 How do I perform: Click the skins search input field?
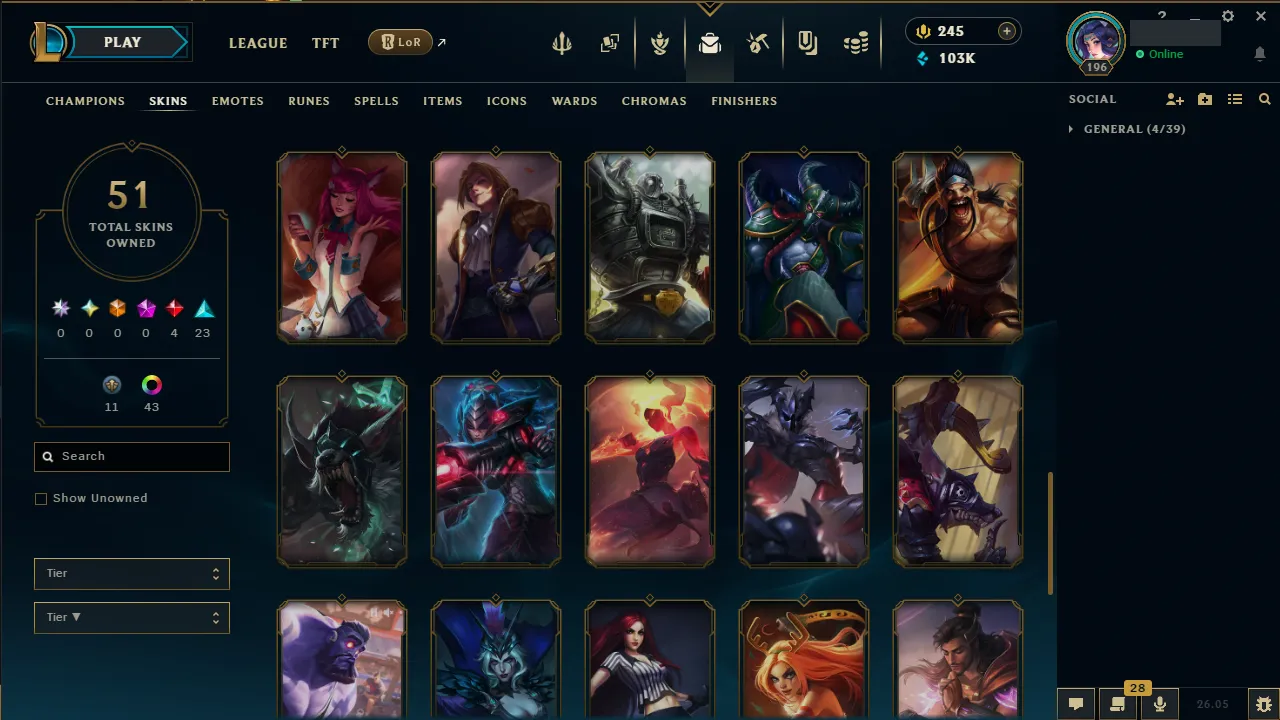tap(131, 456)
